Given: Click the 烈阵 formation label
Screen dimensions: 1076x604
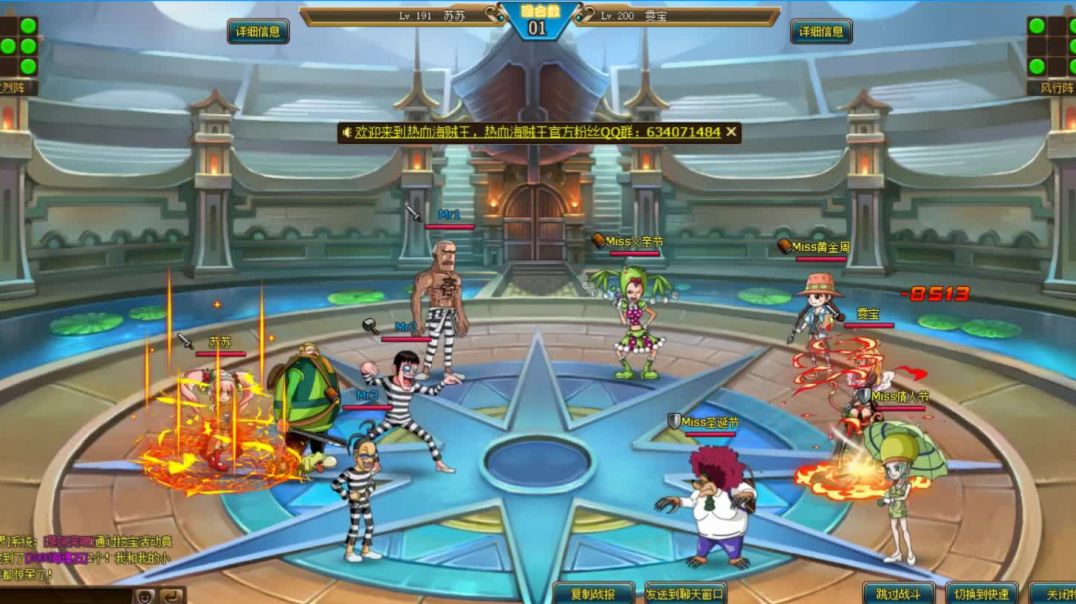Looking at the screenshot, I should click(17, 88).
